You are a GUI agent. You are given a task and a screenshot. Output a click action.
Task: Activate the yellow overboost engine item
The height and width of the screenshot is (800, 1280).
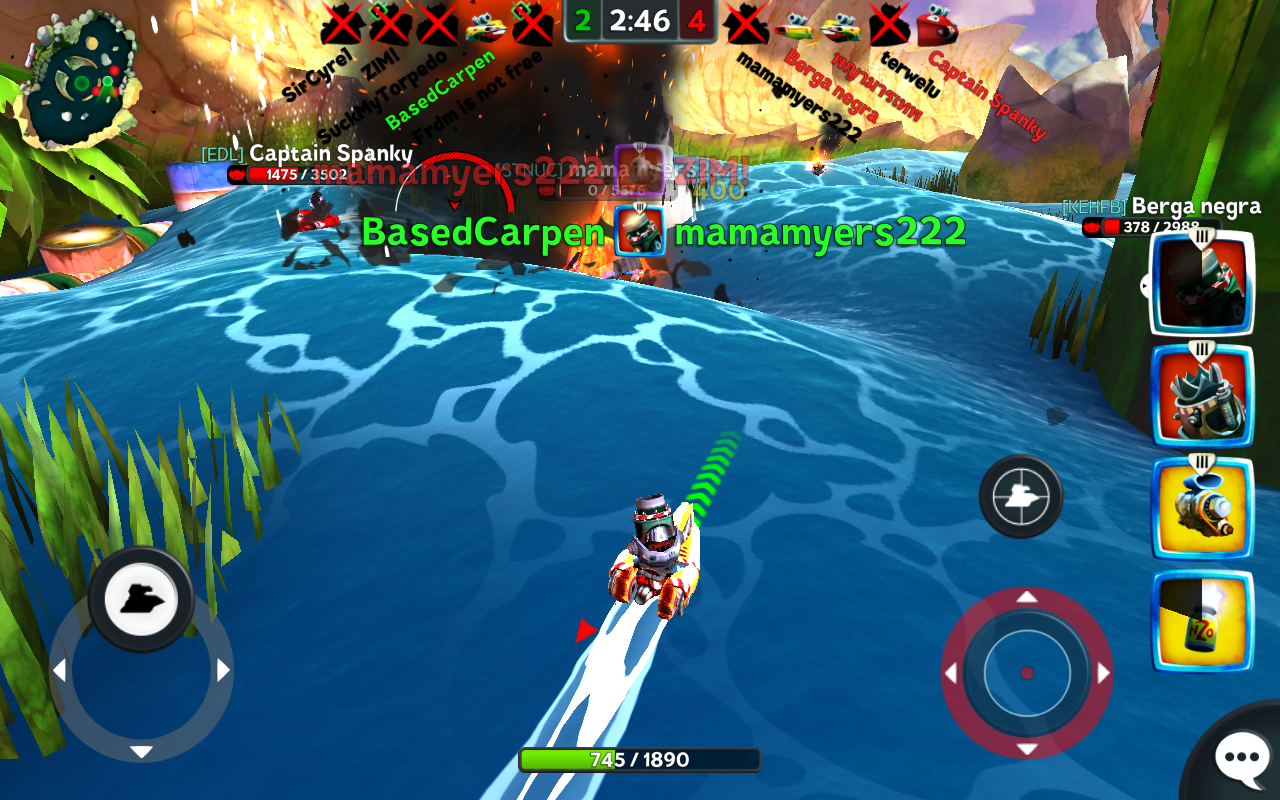coord(1201,509)
